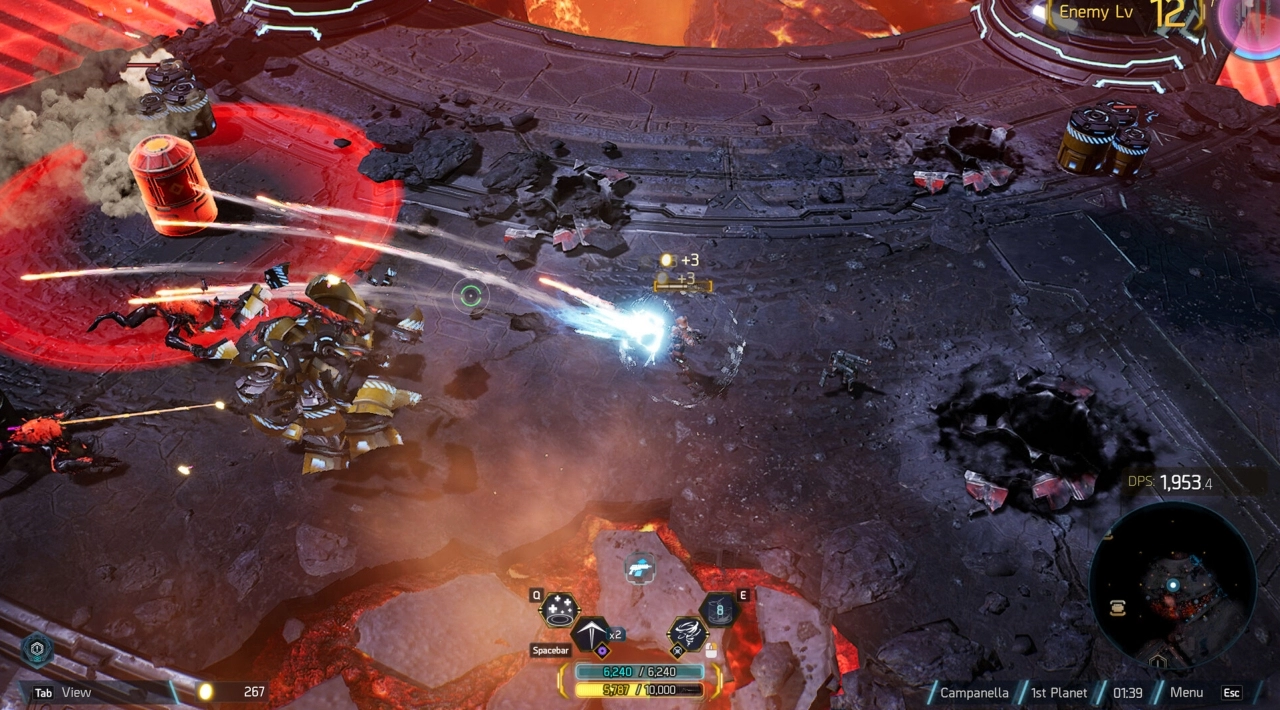
Task: Open the circular minimap
Action: pos(1172,585)
